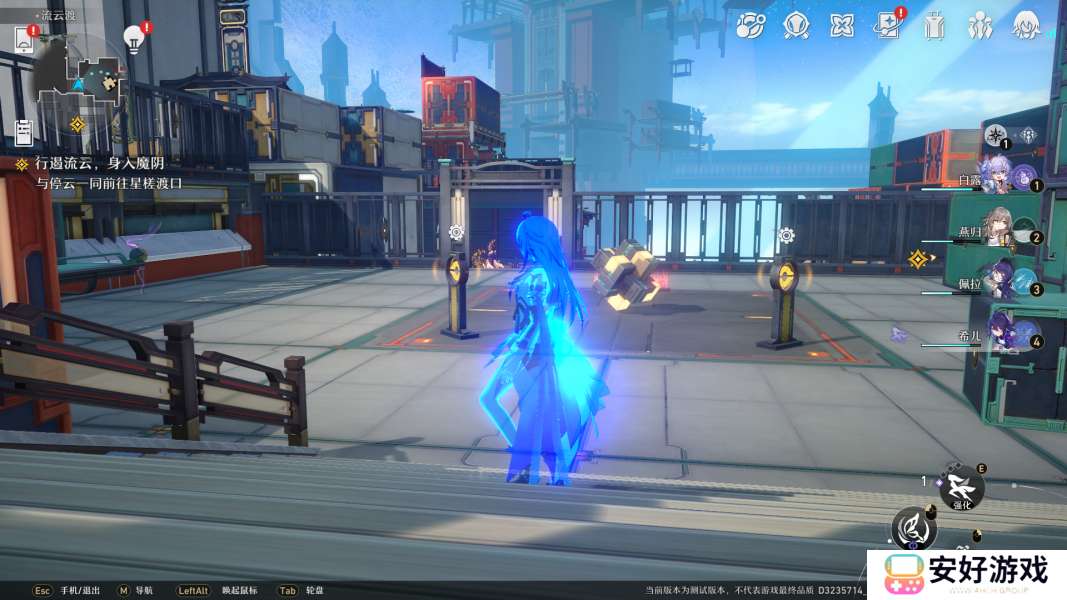Open the character head icon
1067x600 pixels.
pyautogui.click(x=1026, y=25)
